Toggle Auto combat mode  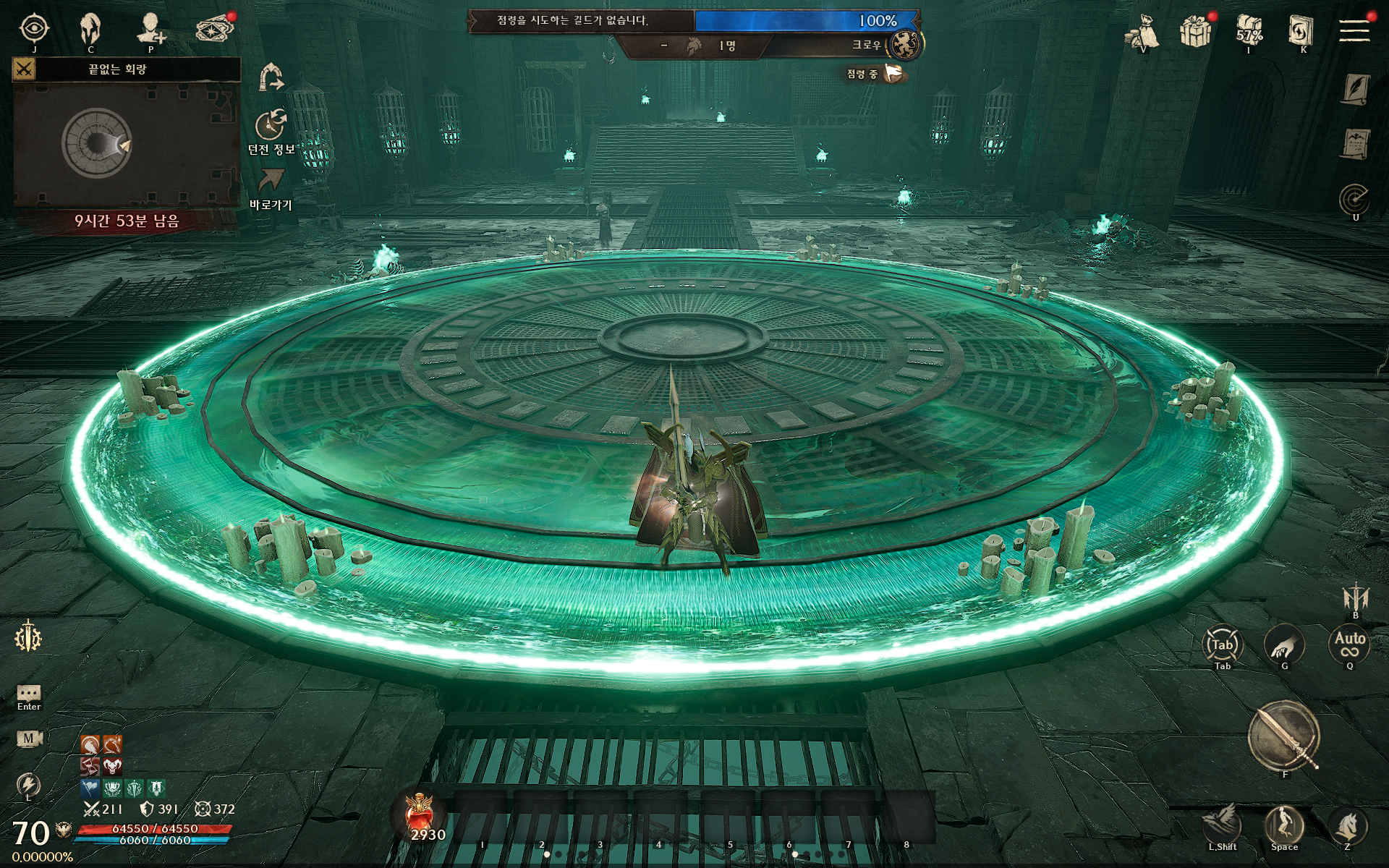[x=1349, y=643]
